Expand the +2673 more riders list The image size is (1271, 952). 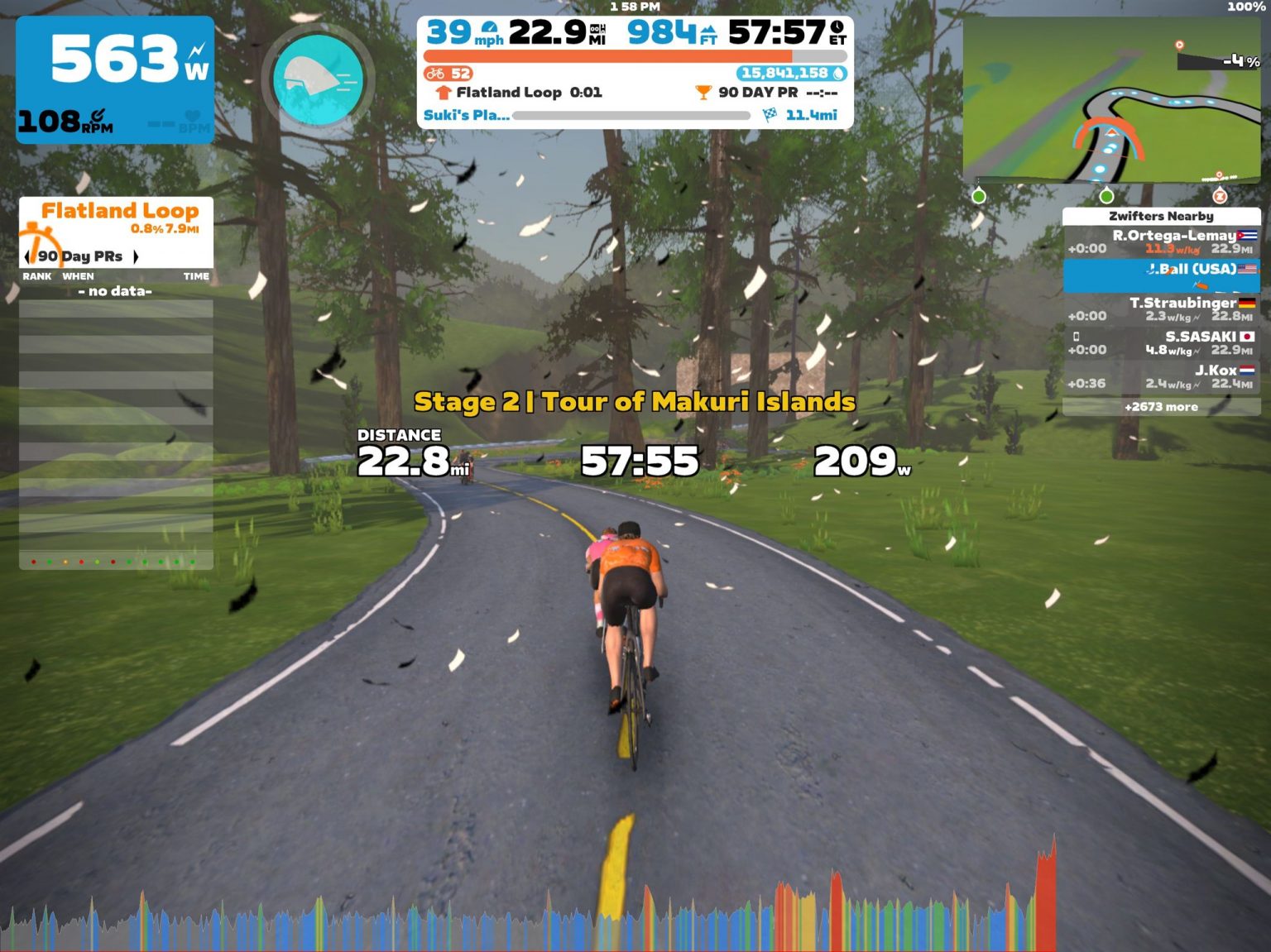point(1163,407)
